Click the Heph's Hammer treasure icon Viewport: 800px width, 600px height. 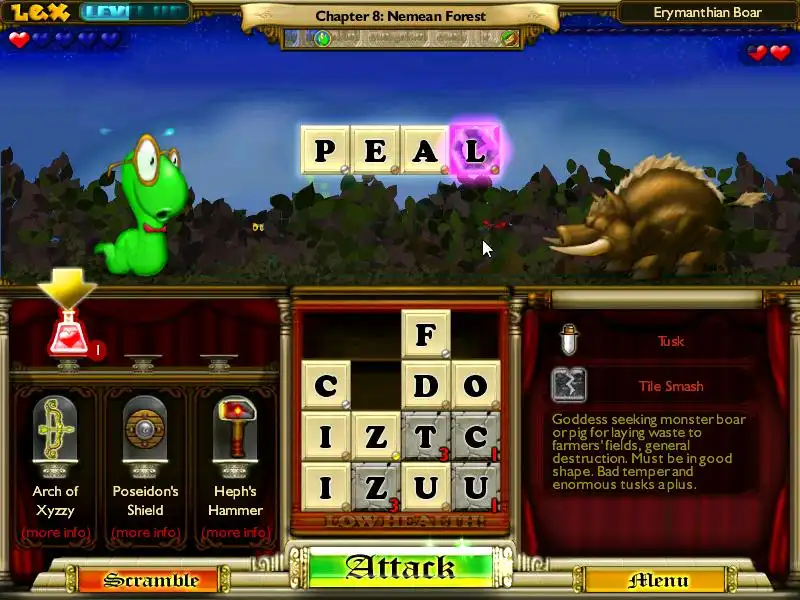(235, 430)
